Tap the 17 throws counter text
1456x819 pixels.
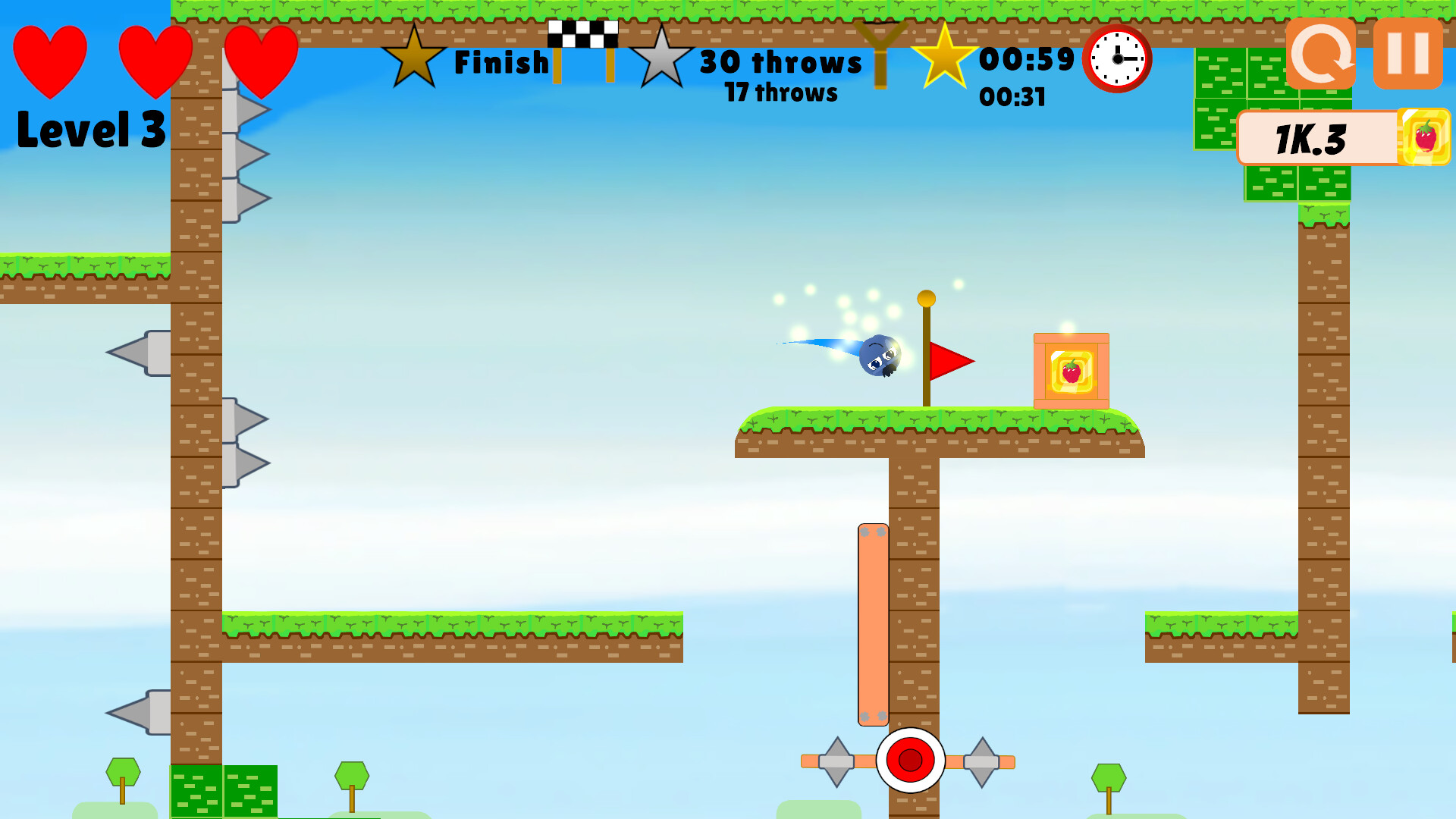pos(780,93)
